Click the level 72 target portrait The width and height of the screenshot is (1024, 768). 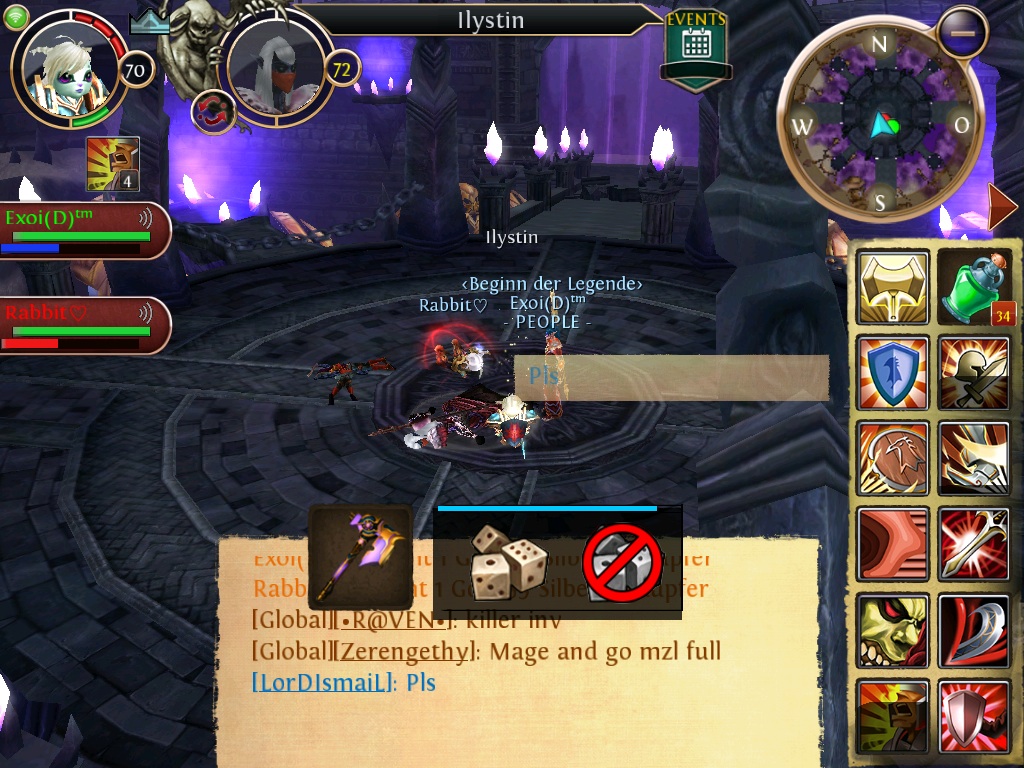(274, 66)
